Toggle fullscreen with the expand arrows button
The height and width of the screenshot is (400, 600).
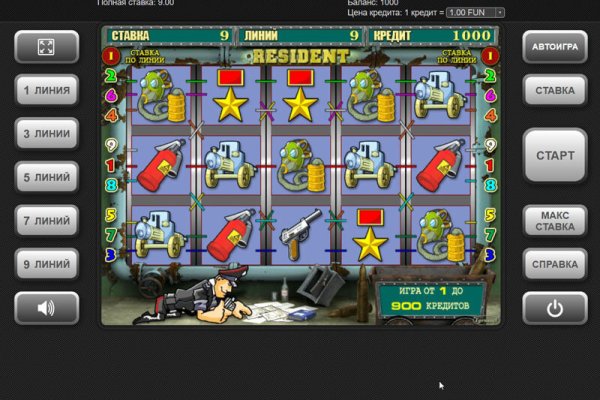pos(46,47)
